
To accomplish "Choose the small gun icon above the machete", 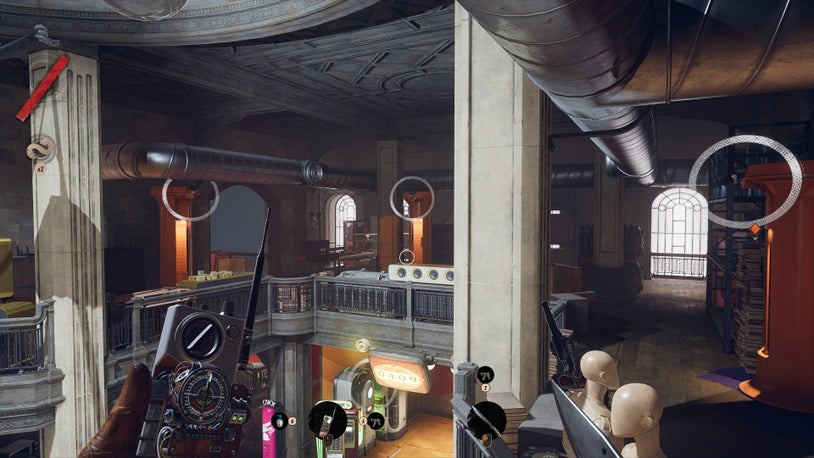I will click(x=486, y=375).
